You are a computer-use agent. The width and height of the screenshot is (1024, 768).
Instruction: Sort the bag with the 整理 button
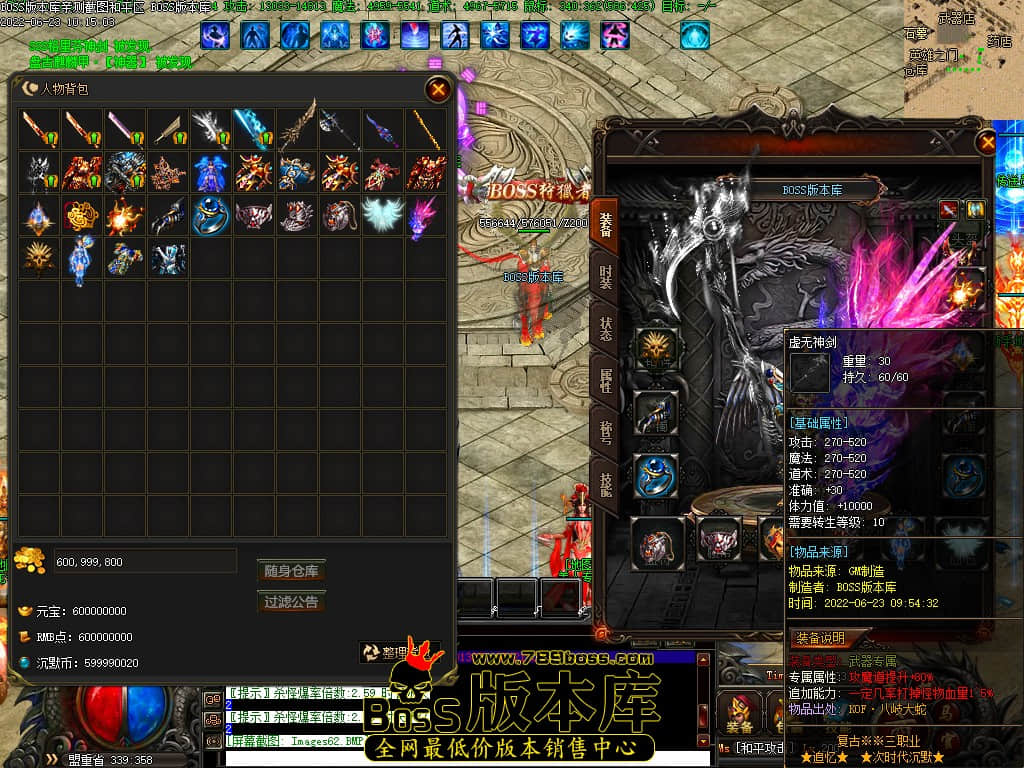[x=399, y=652]
